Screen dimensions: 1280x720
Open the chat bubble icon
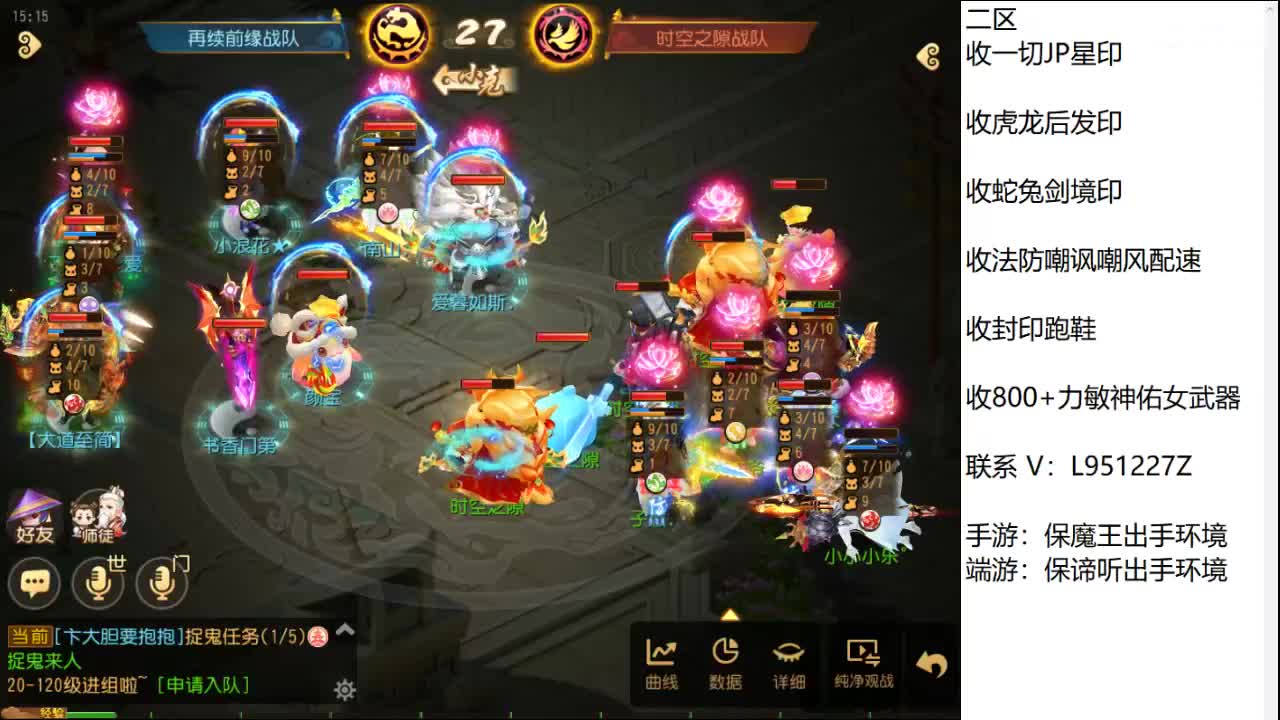33,583
